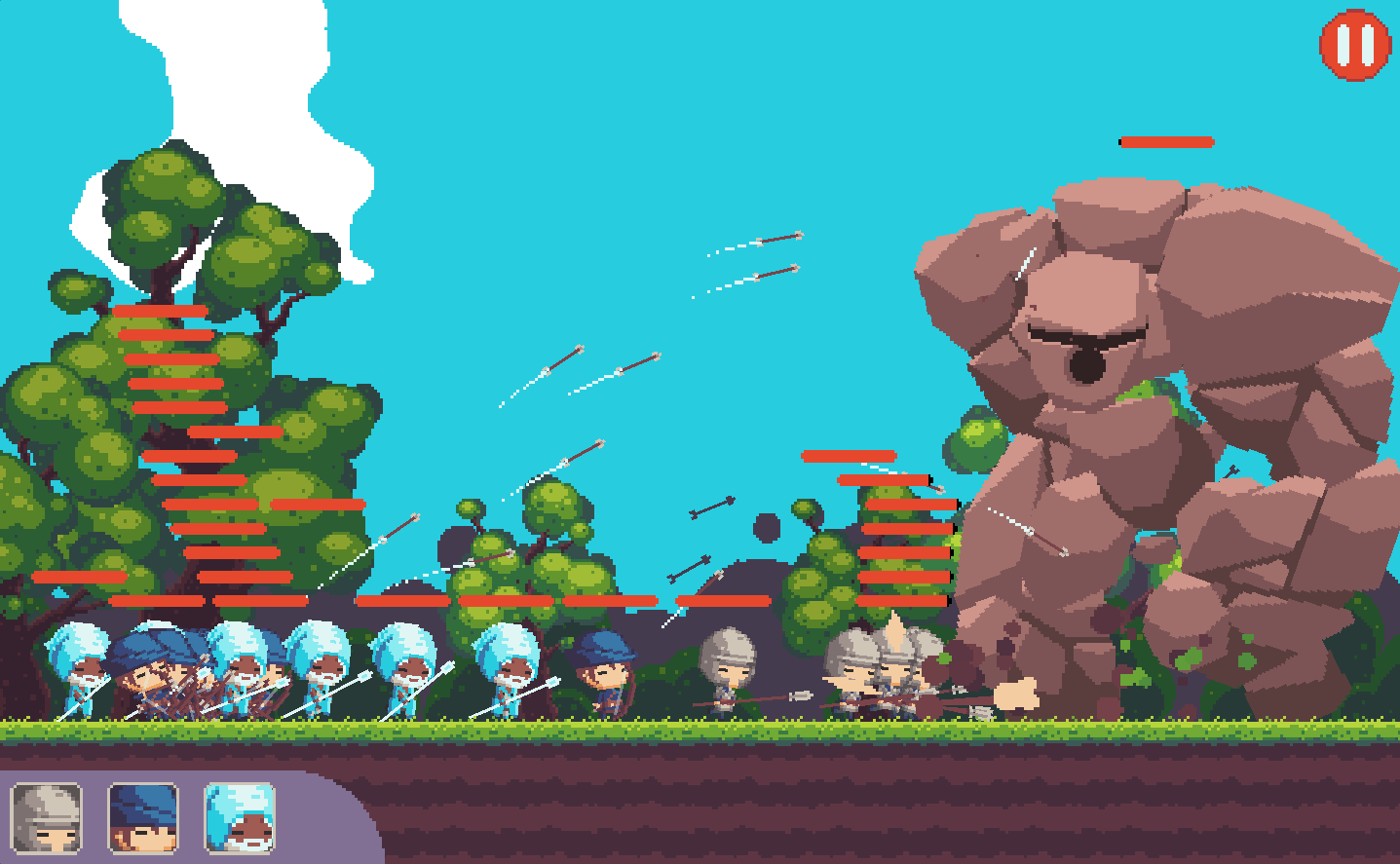Choose the white-bearded ice mage unit portrait
Screen dimensions: 1400x864
[240, 817]
